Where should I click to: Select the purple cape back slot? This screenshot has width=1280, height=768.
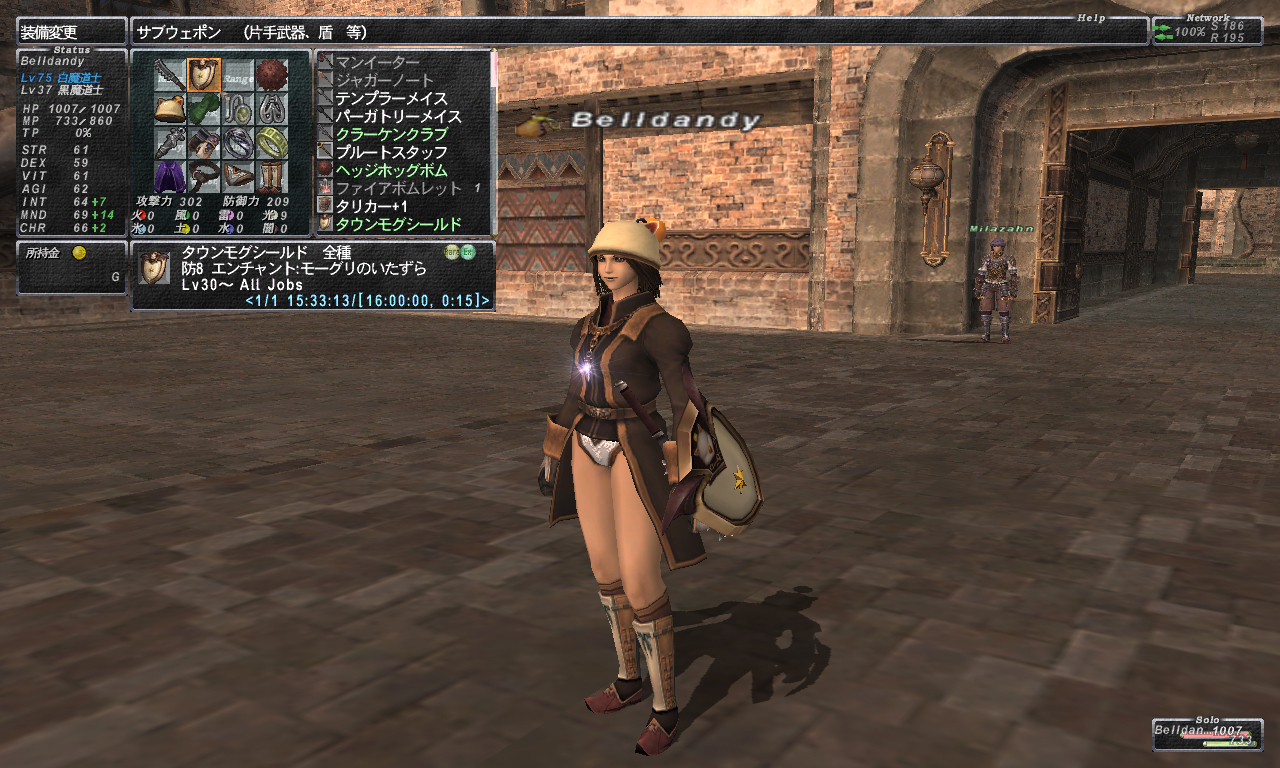coord(169,177)
